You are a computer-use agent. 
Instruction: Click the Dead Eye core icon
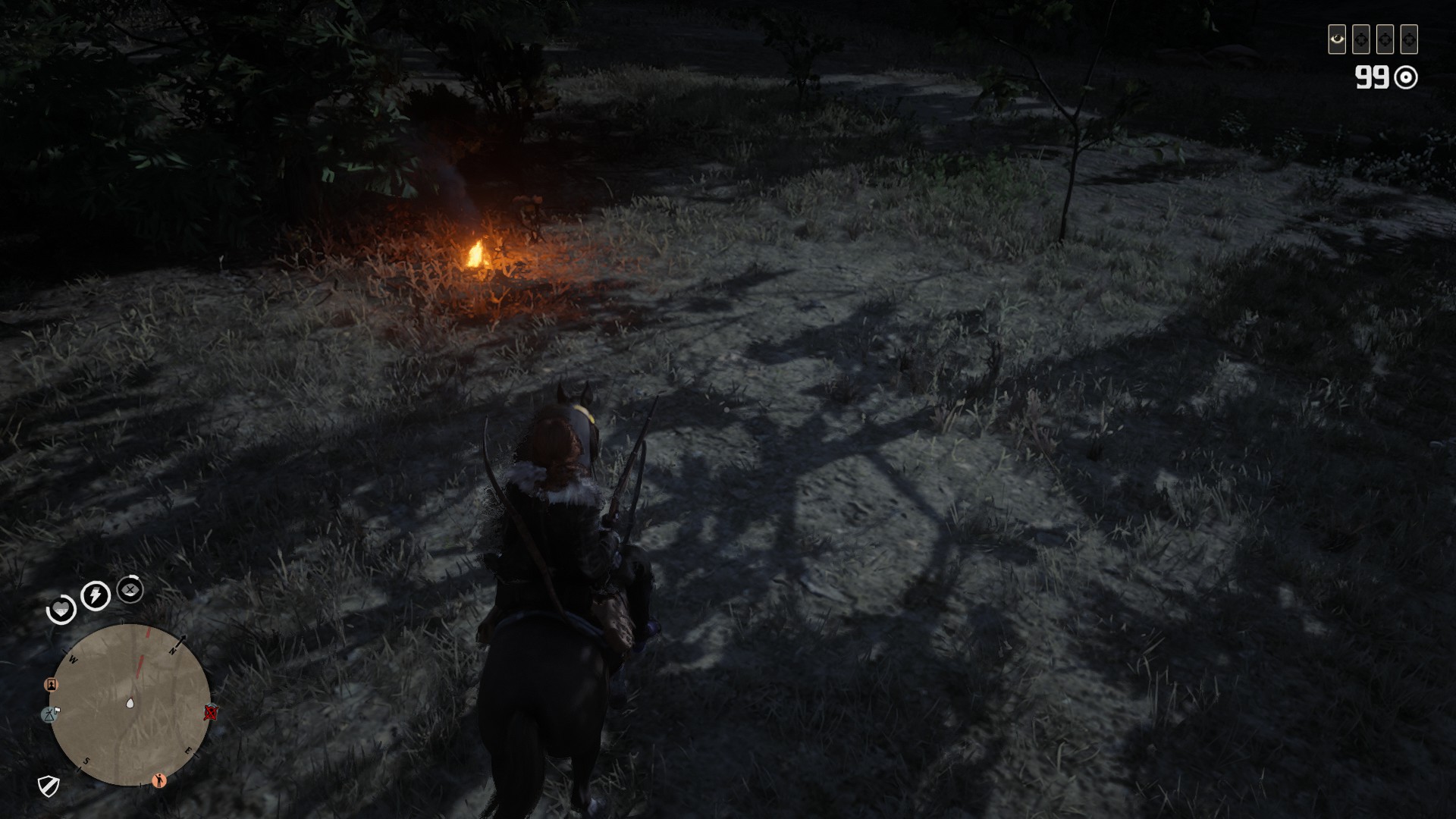[130, 589]
